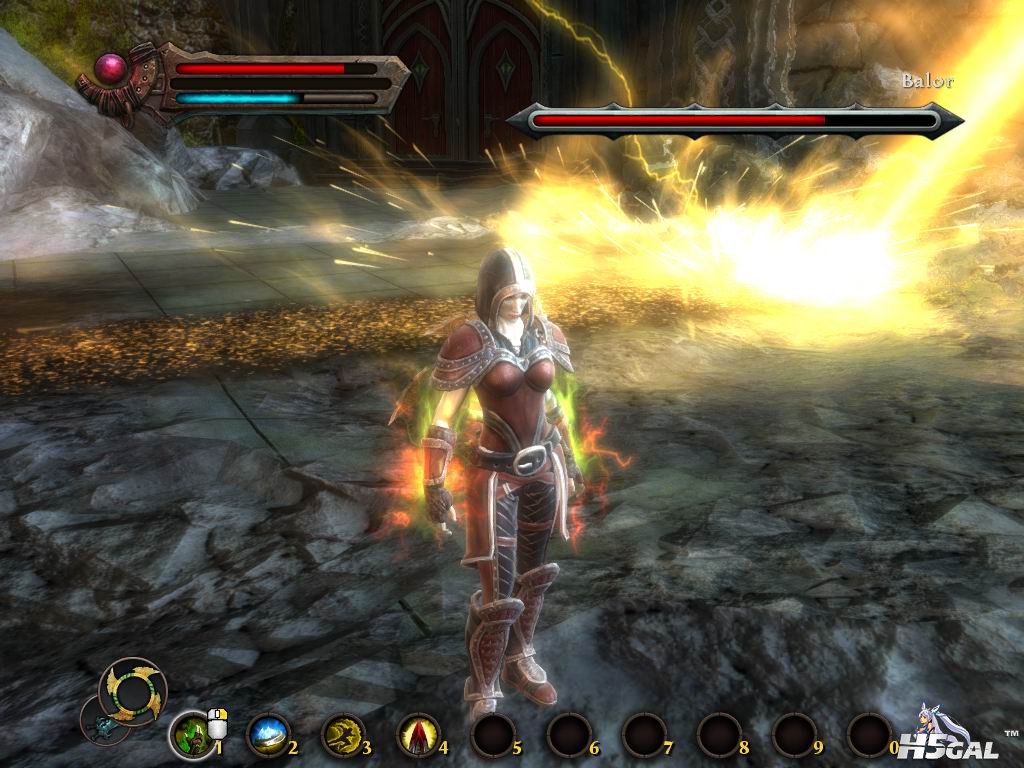Select the chakram weapon icon

pos(133,691)
